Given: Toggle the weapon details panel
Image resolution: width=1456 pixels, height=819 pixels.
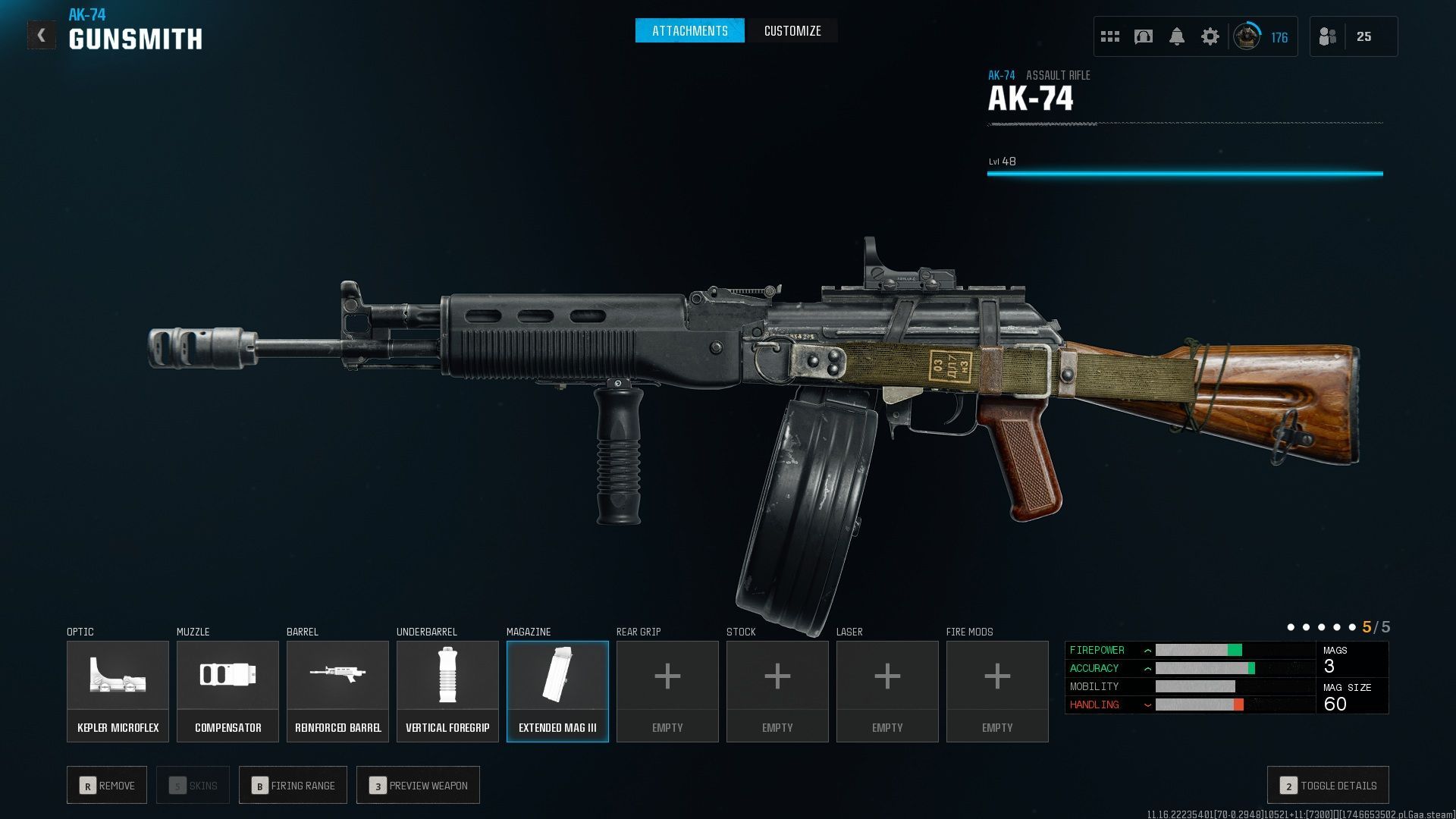Looking at the screenshot, I should (1328, 786).
